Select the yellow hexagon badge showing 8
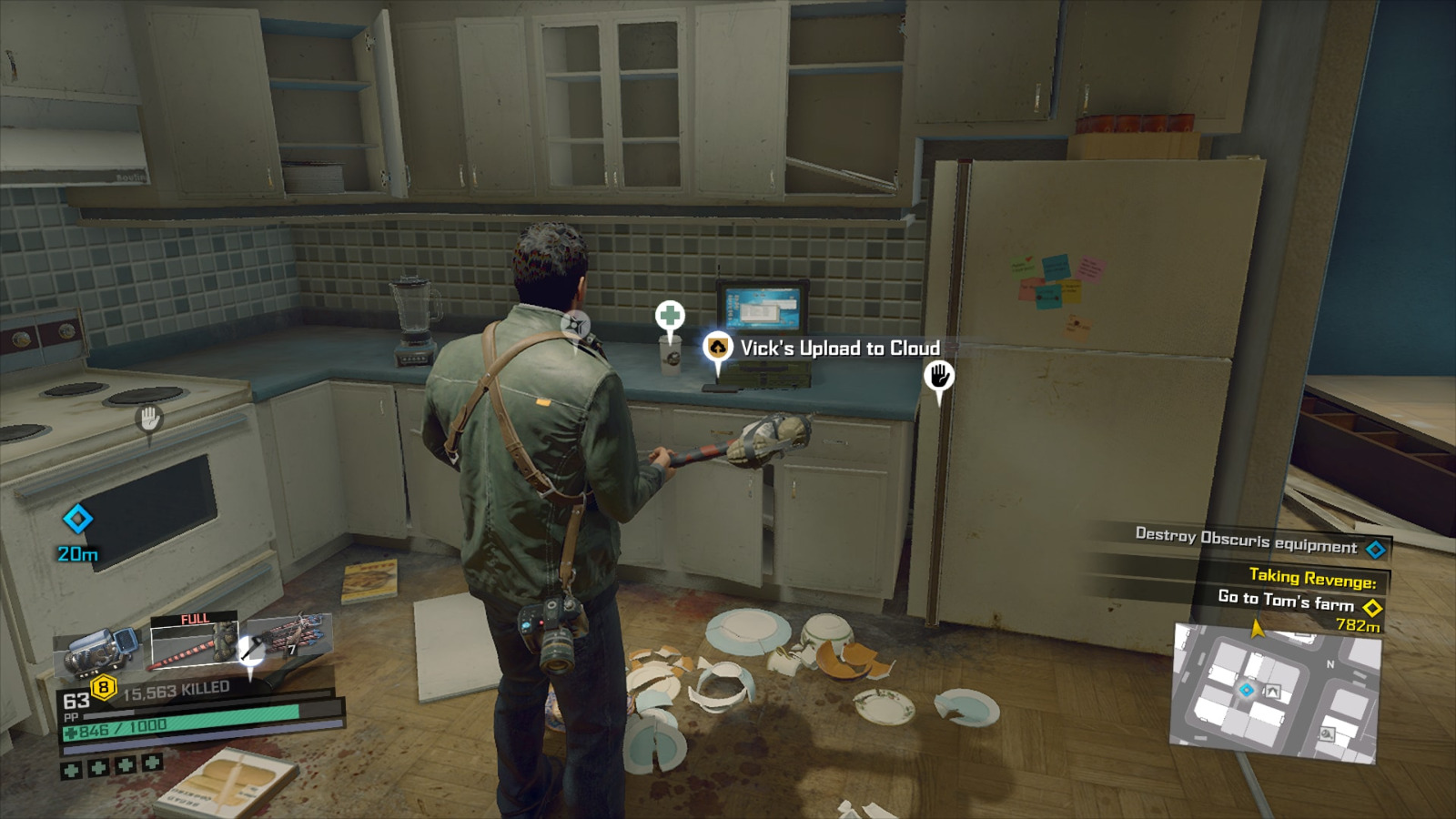This screenshot has height=819, width=1456. pyautogui.click(x=103, y=686)
